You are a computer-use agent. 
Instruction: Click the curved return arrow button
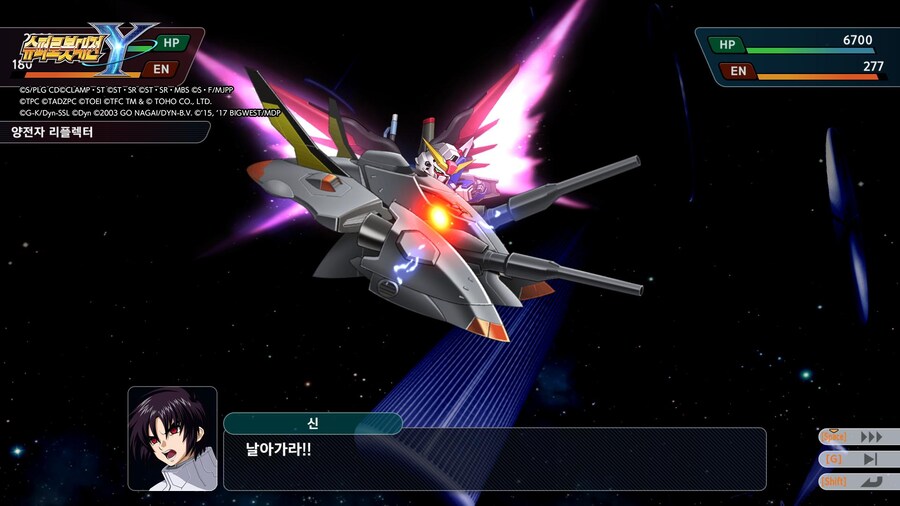(x=870, y=481)
